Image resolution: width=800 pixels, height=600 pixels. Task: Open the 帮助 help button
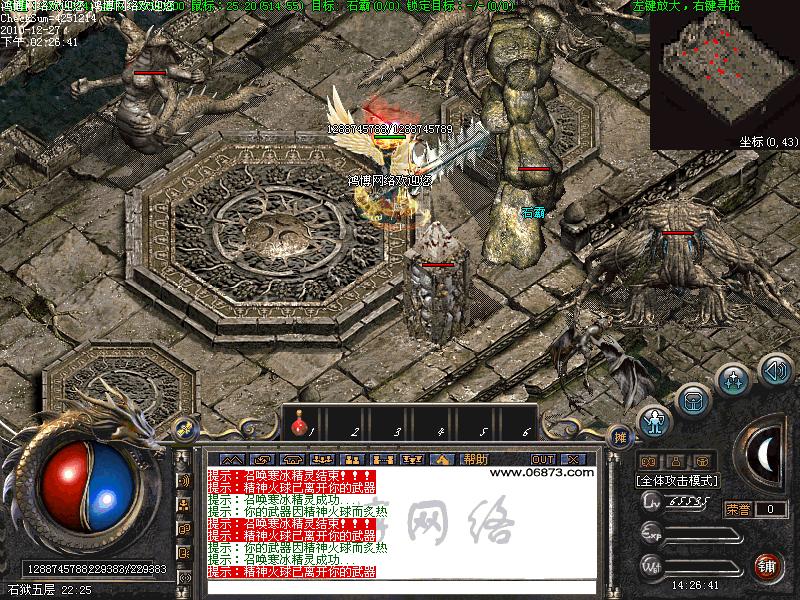pos(476,459)
